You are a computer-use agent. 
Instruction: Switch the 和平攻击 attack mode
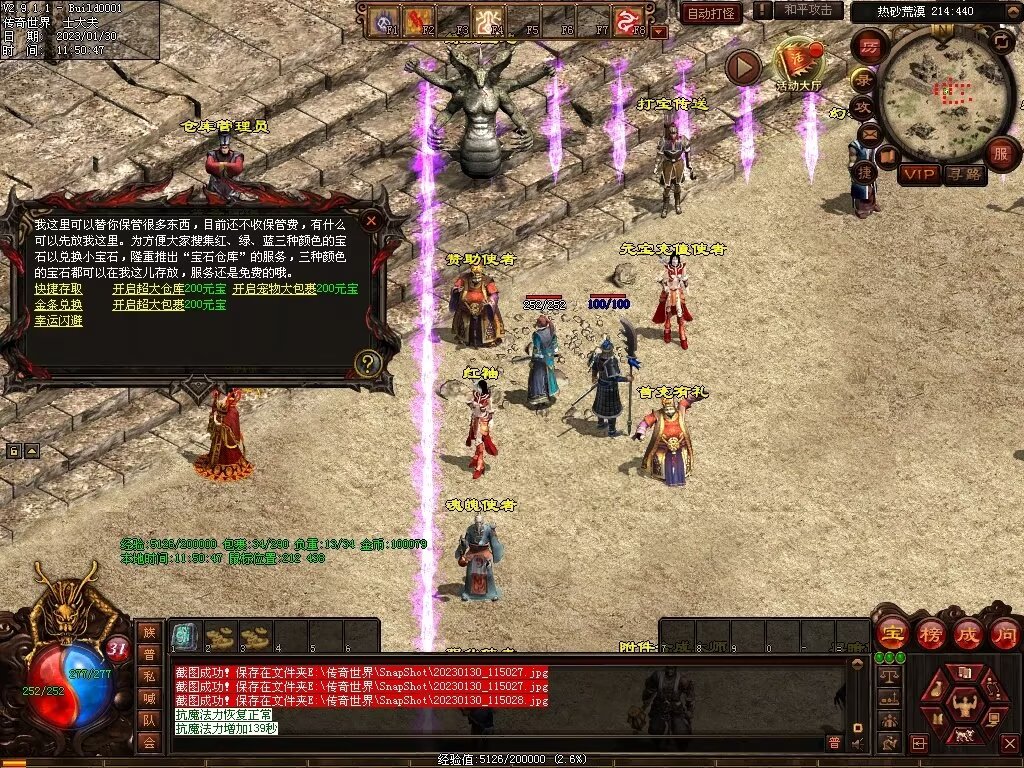click(x=807, y=10)
